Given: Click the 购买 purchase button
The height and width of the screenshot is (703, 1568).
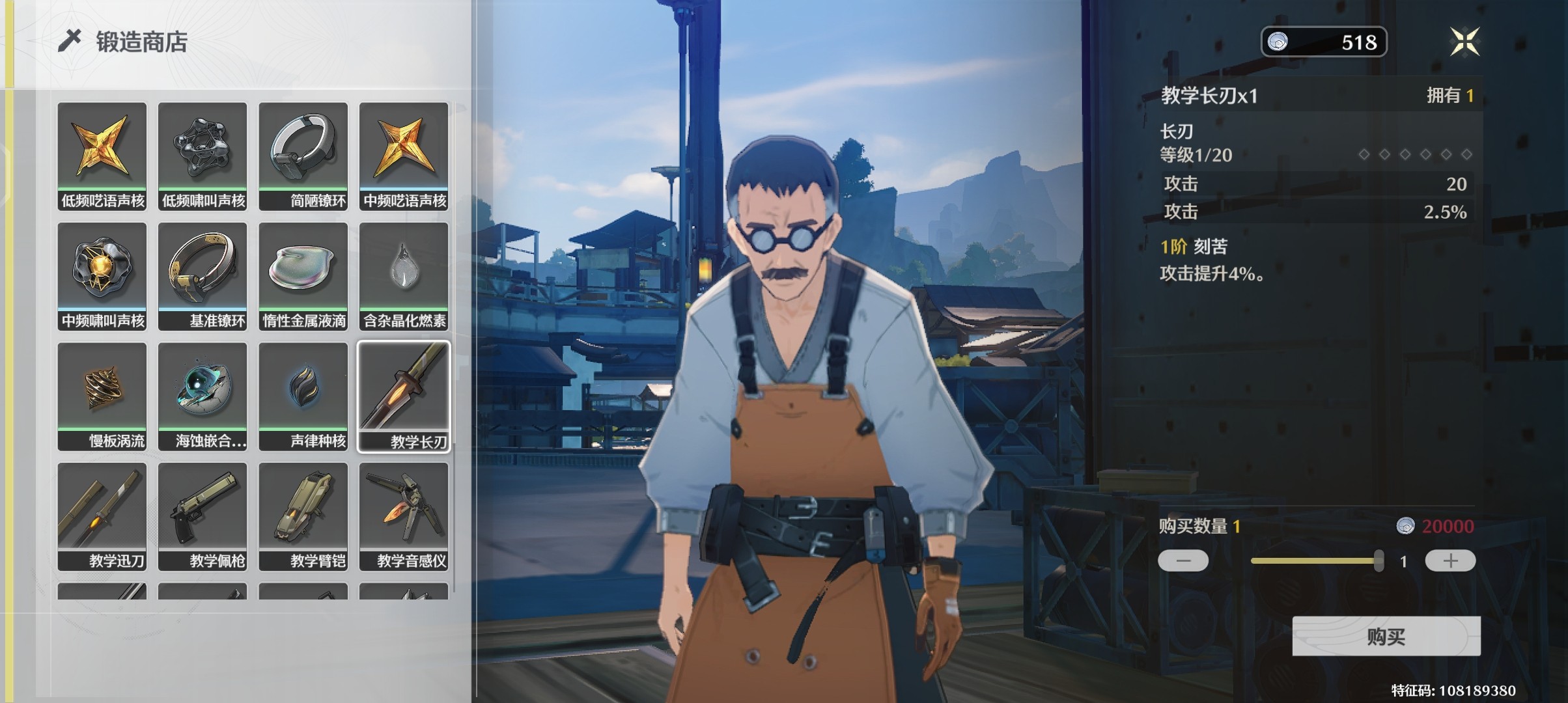Looking at the screenshot, I should coord(1386,636).
